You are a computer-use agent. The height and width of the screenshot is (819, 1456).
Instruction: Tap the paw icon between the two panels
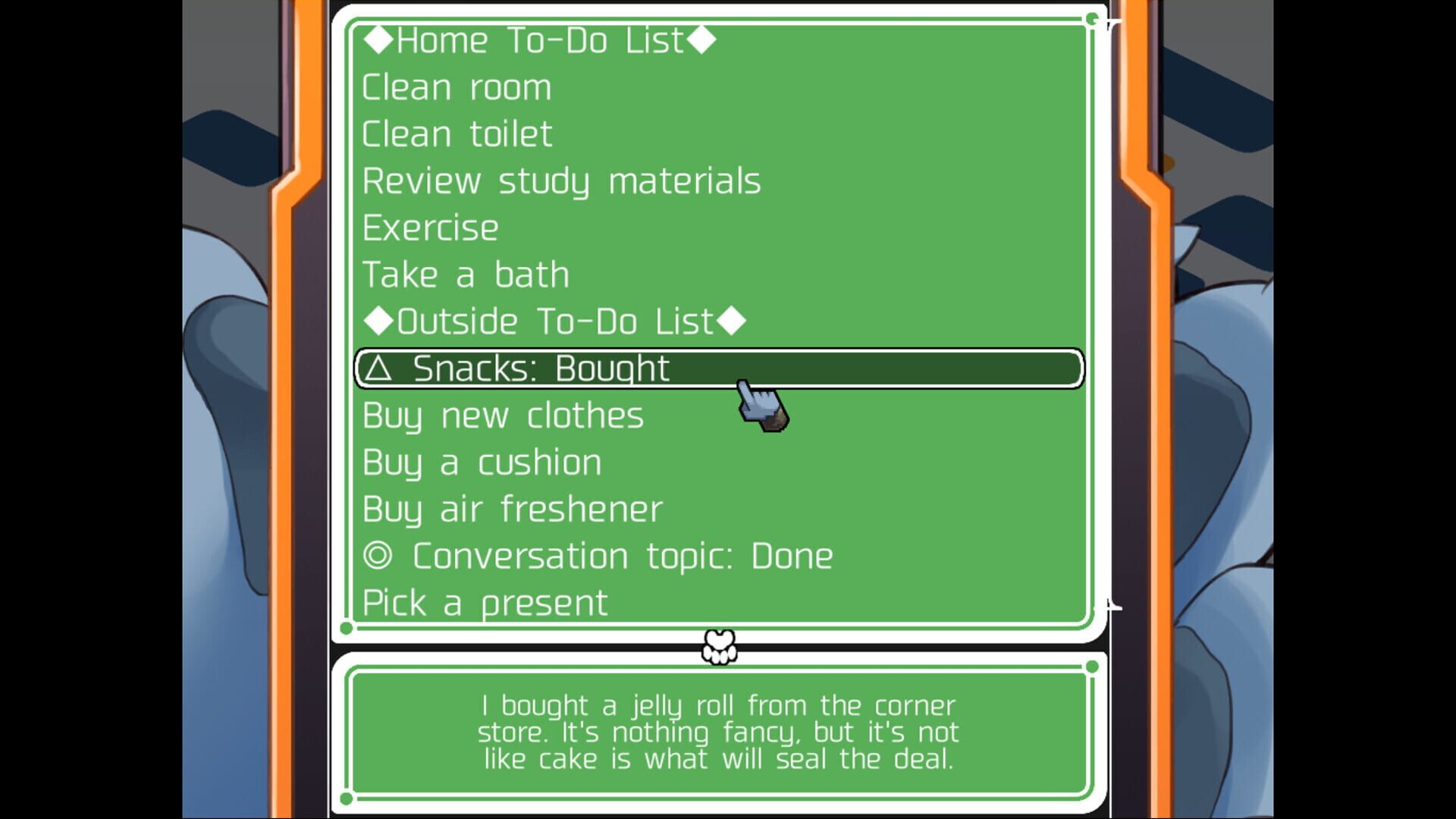[717, 646]
